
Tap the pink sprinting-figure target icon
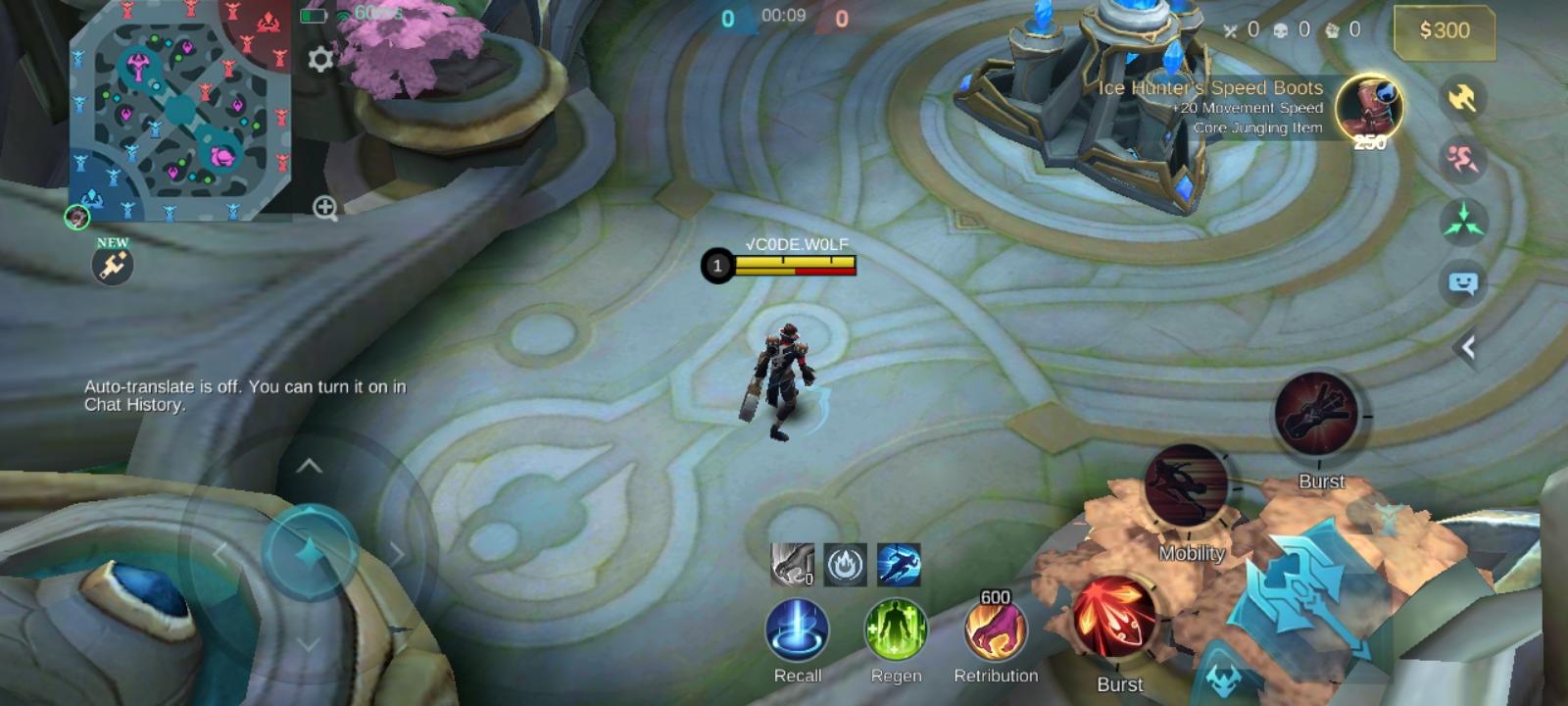click(1462, 157)
